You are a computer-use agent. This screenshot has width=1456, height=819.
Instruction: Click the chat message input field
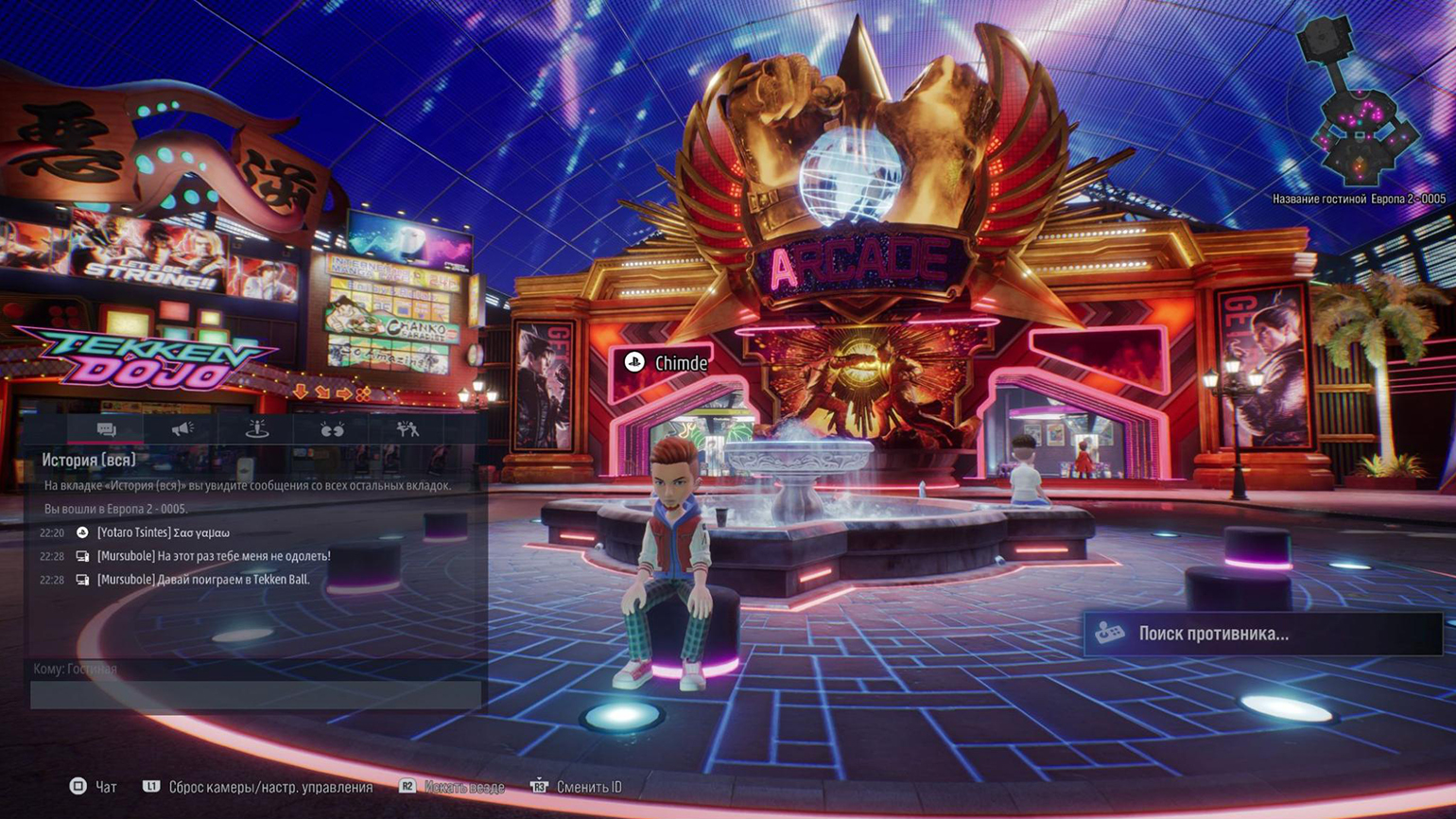pos(255,695)
